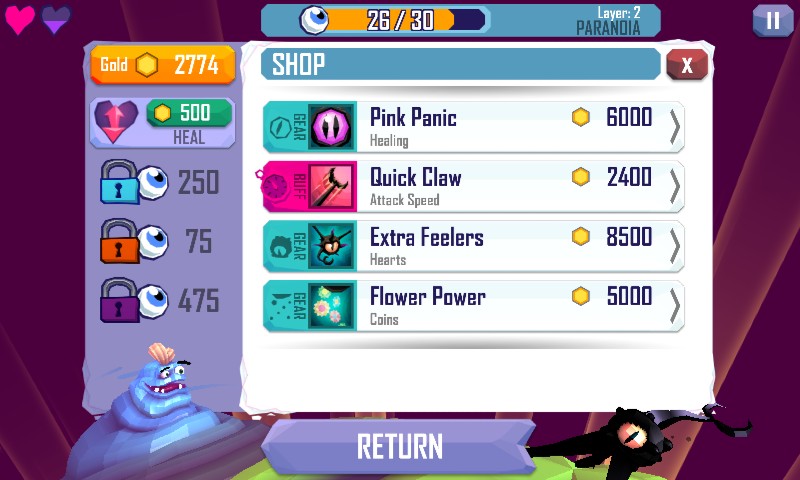The height and width of the screenshot is (480, 800).
Task: Pause the game
Action: pyautogui.click(x=772, y=20)
